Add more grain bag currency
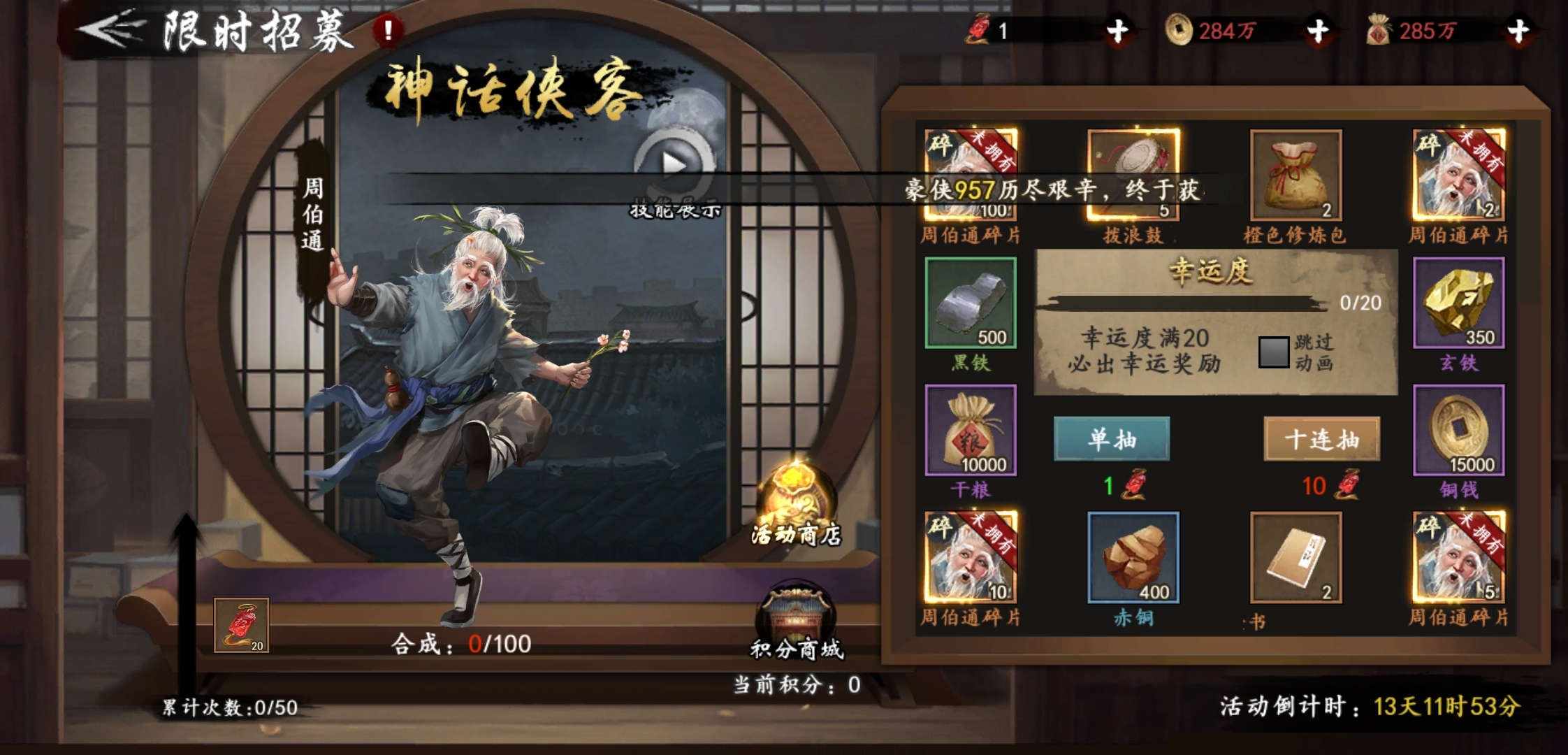 pyautogui.click(x=1518, y=31)
